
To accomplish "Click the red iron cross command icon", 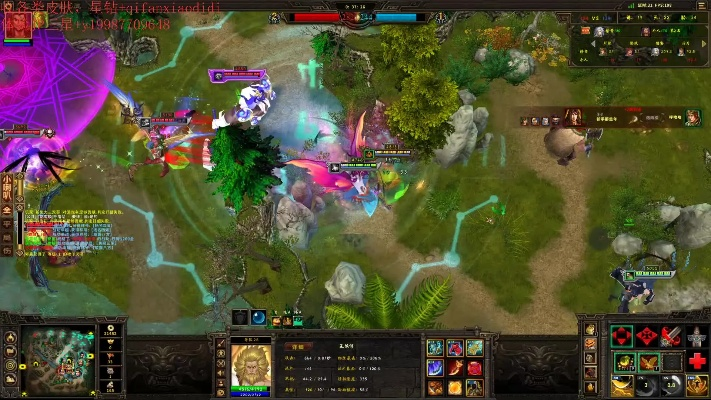I will (648, 337).
